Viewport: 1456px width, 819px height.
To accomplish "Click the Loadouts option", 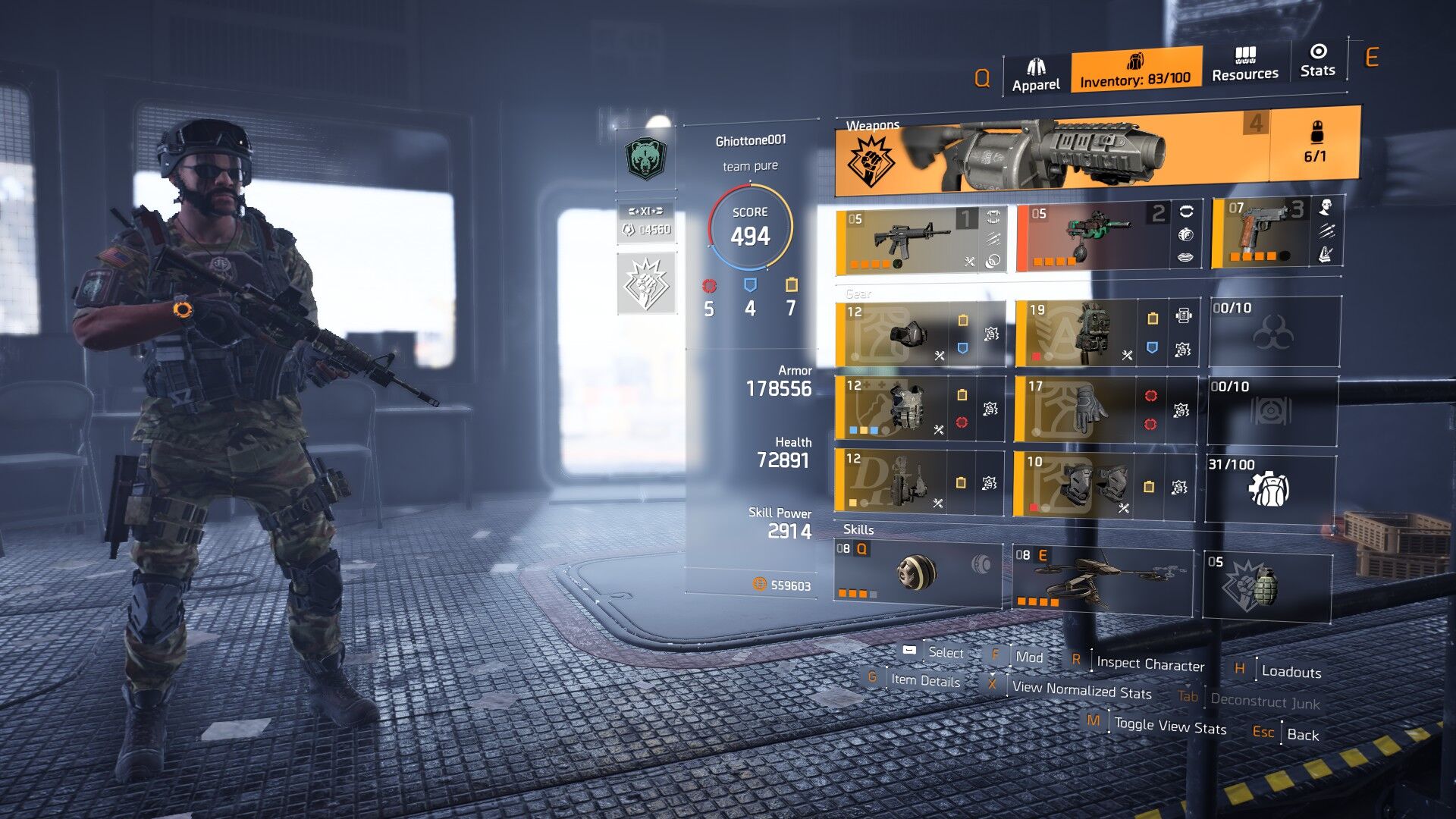I will tap(1290, 672).
